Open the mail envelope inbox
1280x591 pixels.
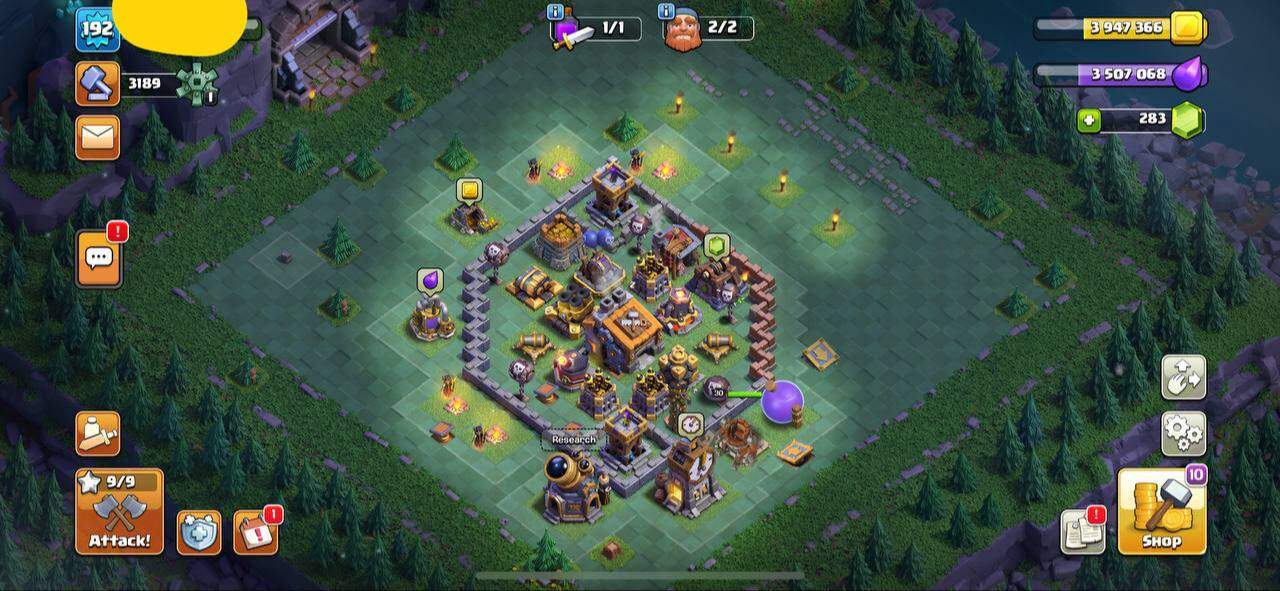coord(97,137)
